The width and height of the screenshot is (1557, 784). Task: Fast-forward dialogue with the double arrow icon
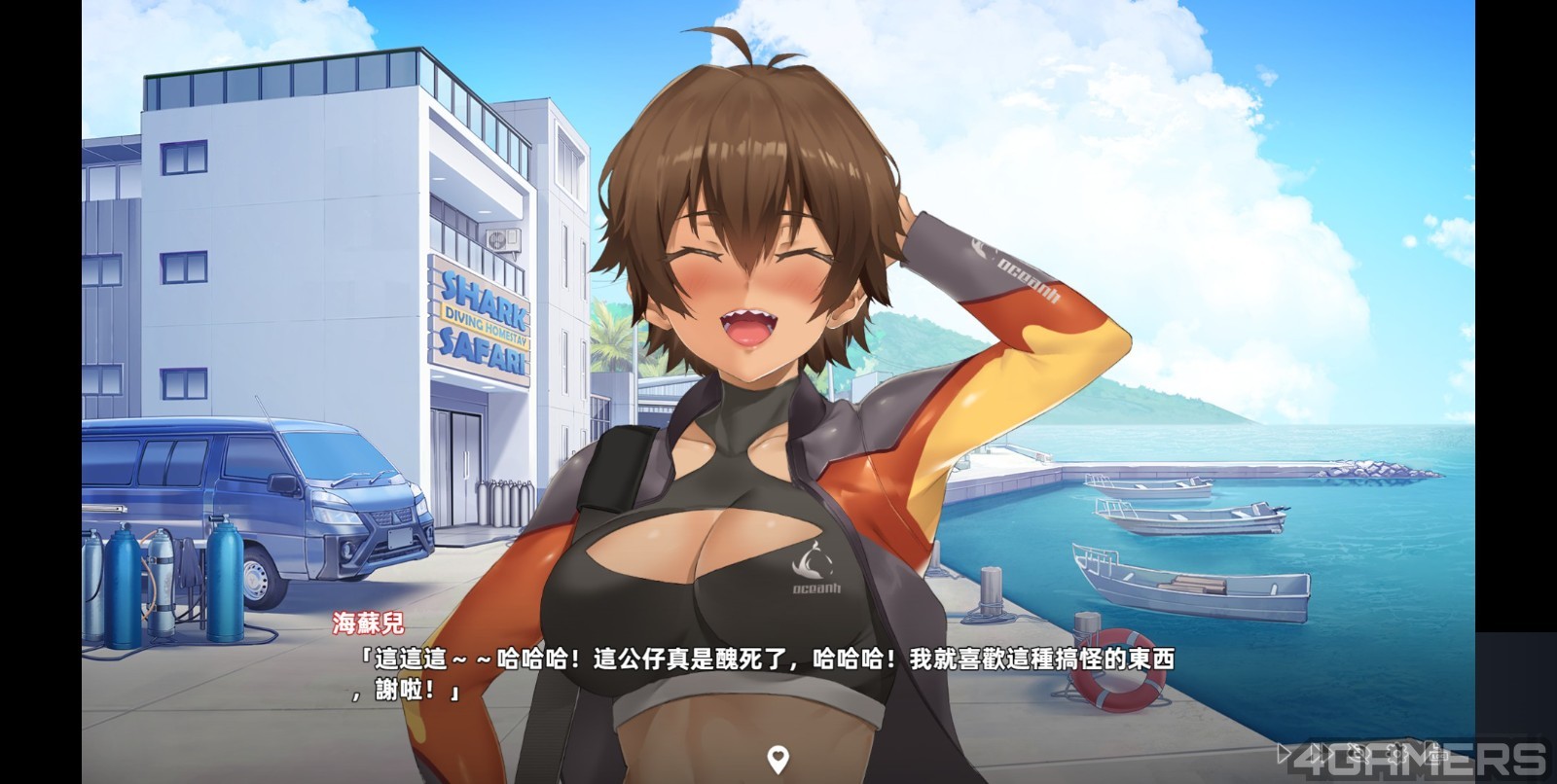[x=1322, y=753]
